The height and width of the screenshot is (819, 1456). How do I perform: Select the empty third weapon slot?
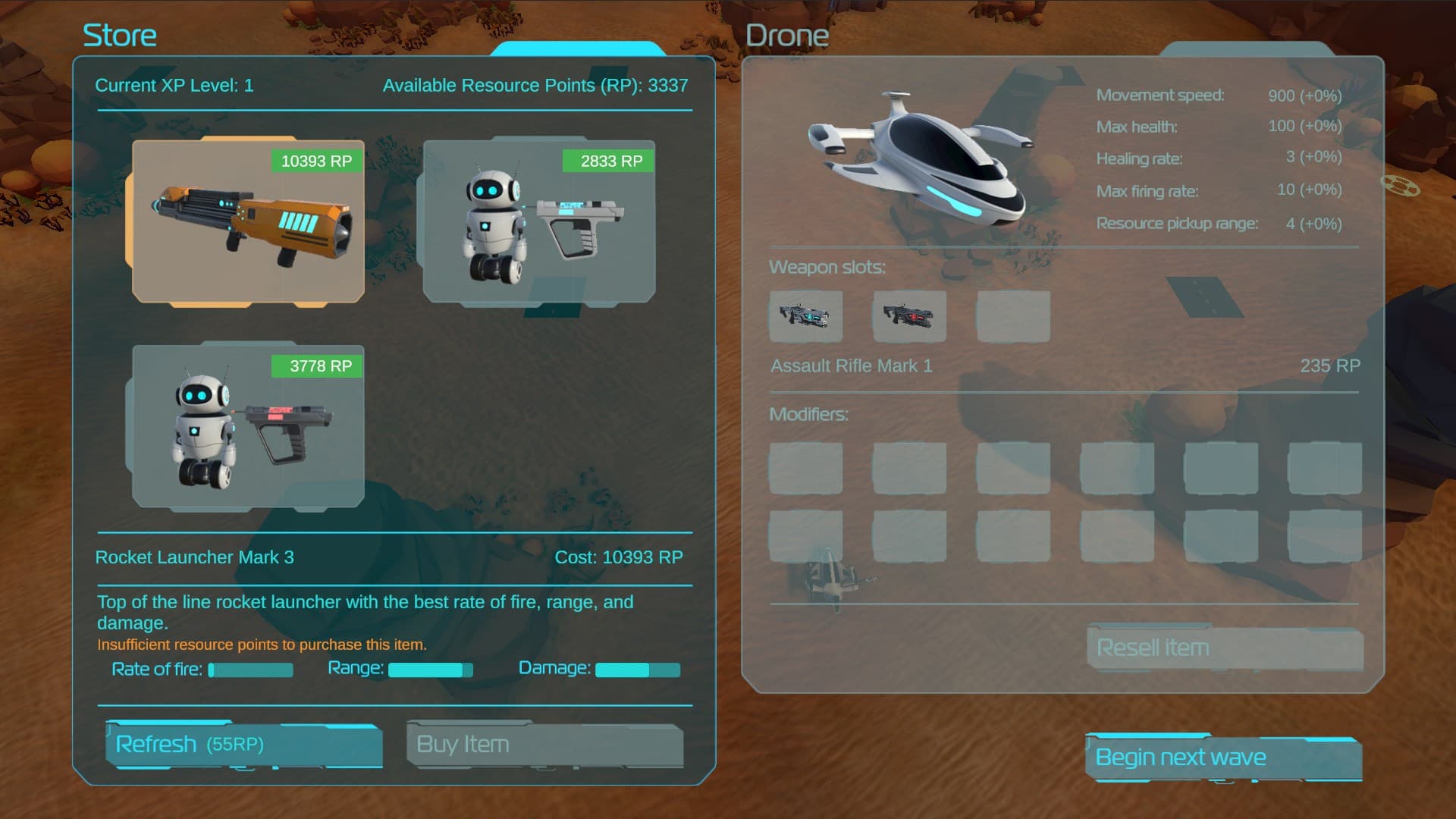coord(1013,316)
